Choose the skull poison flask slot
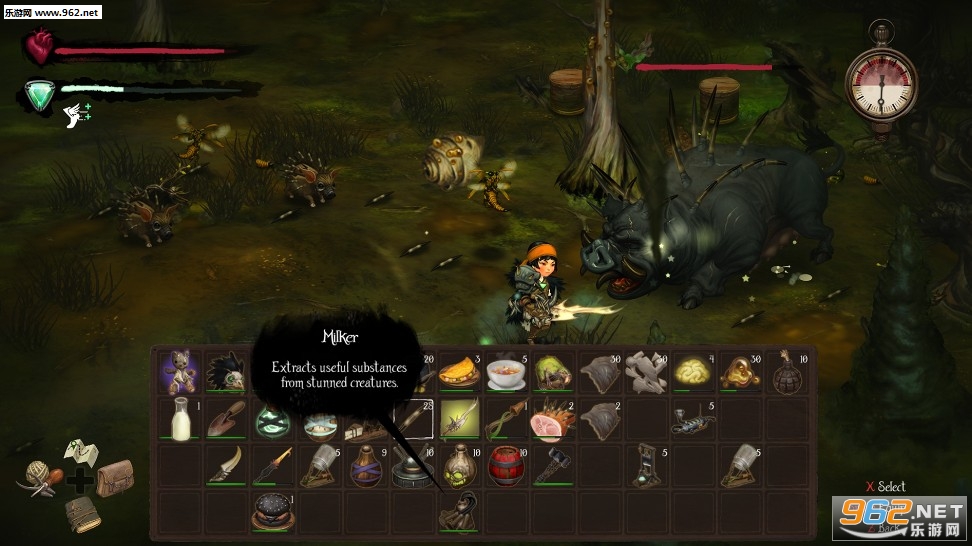The height and width of the screenshot is (546, 972). pyautogui.click(x=460, y=465)
